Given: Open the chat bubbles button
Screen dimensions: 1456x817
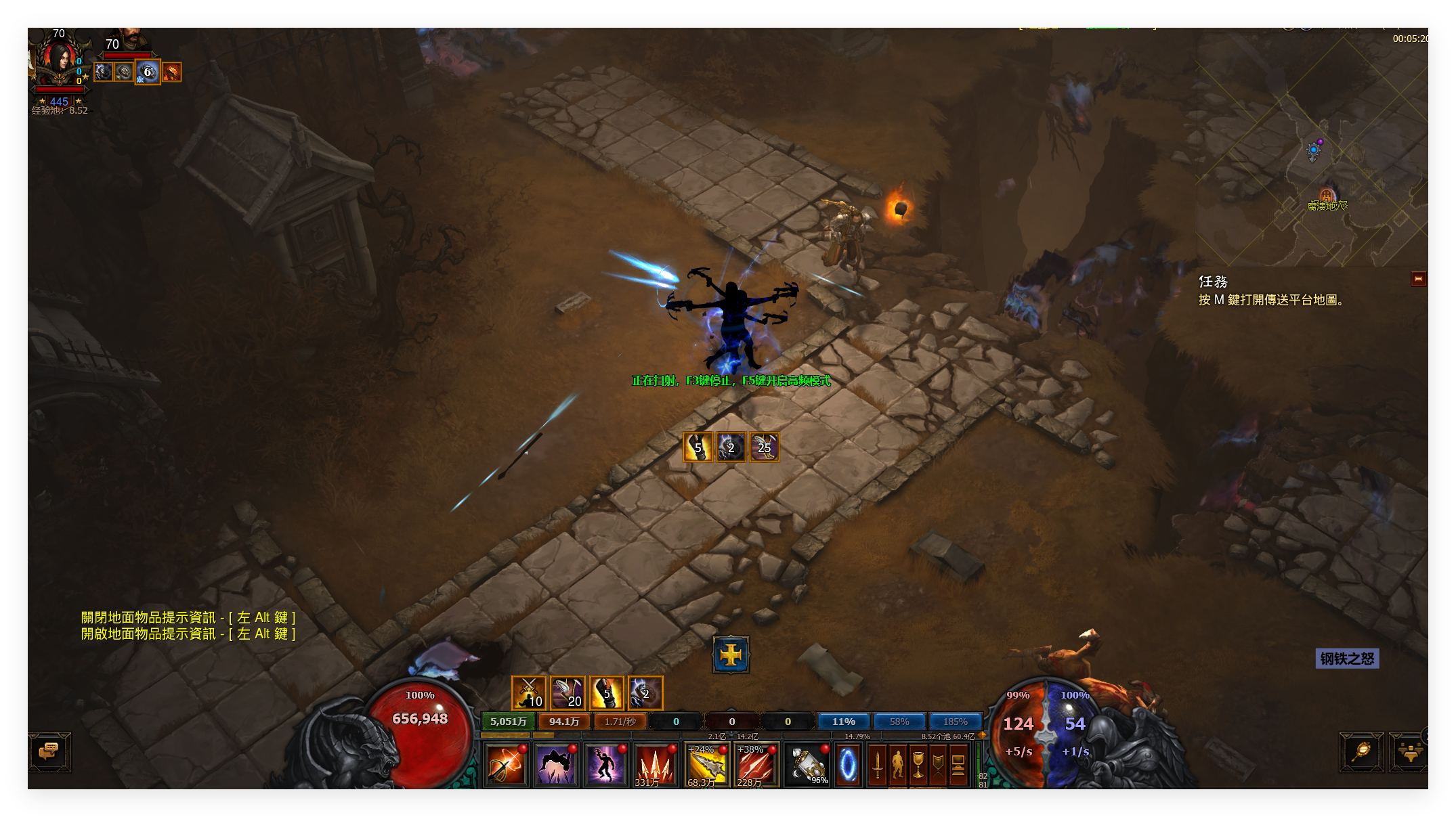Looking at the screenshot, I should tap(49, 751).
